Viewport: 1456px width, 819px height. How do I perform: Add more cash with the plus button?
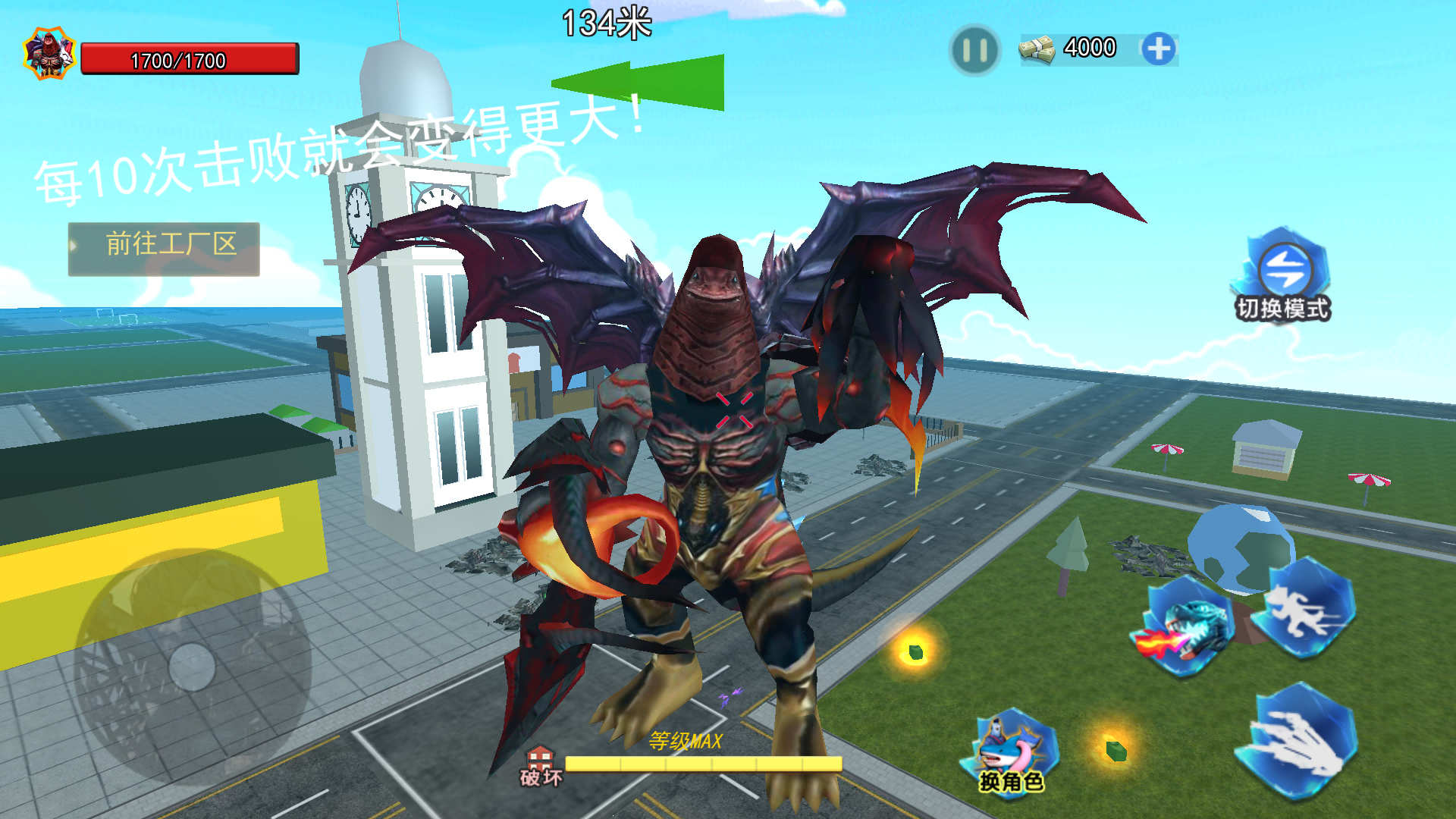(1158, 49)
